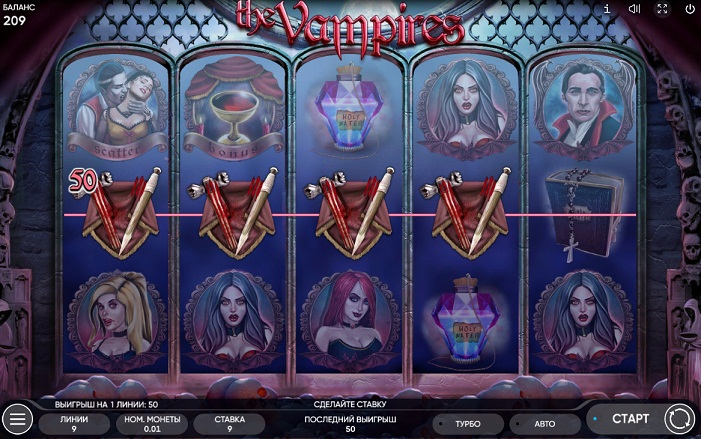The width and height of the screenshot is (701, 439).
Task: Click the СТАРТ spin button
Action: coord(623,418)
